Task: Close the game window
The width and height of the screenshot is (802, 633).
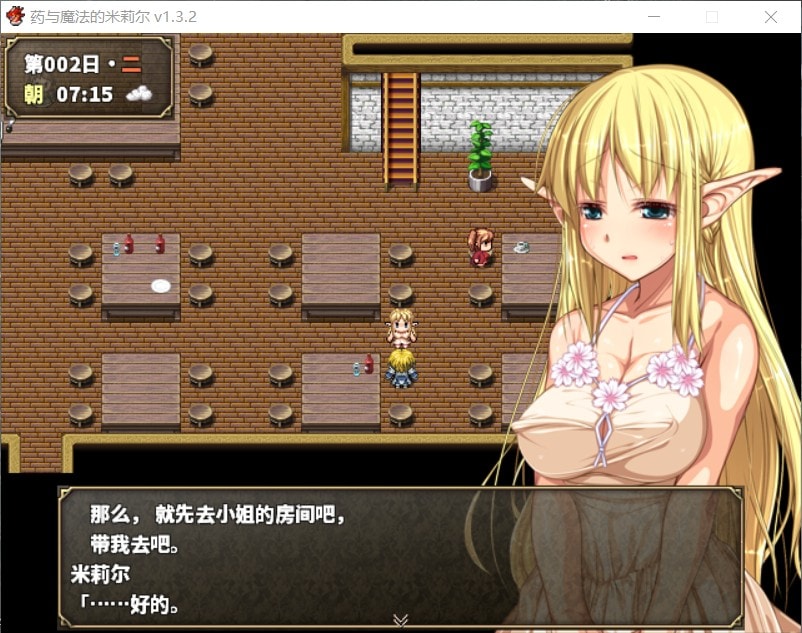Action: click(770, 17)
